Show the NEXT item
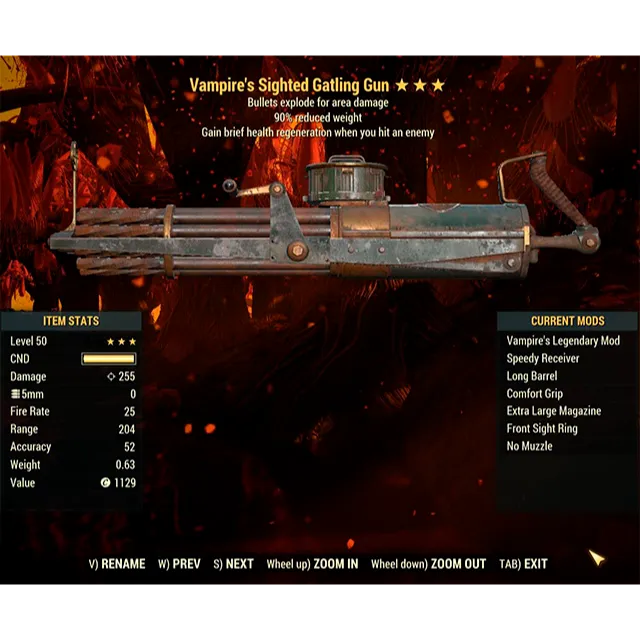This screenshot has width=640, height=640. [x=233, y=564]
